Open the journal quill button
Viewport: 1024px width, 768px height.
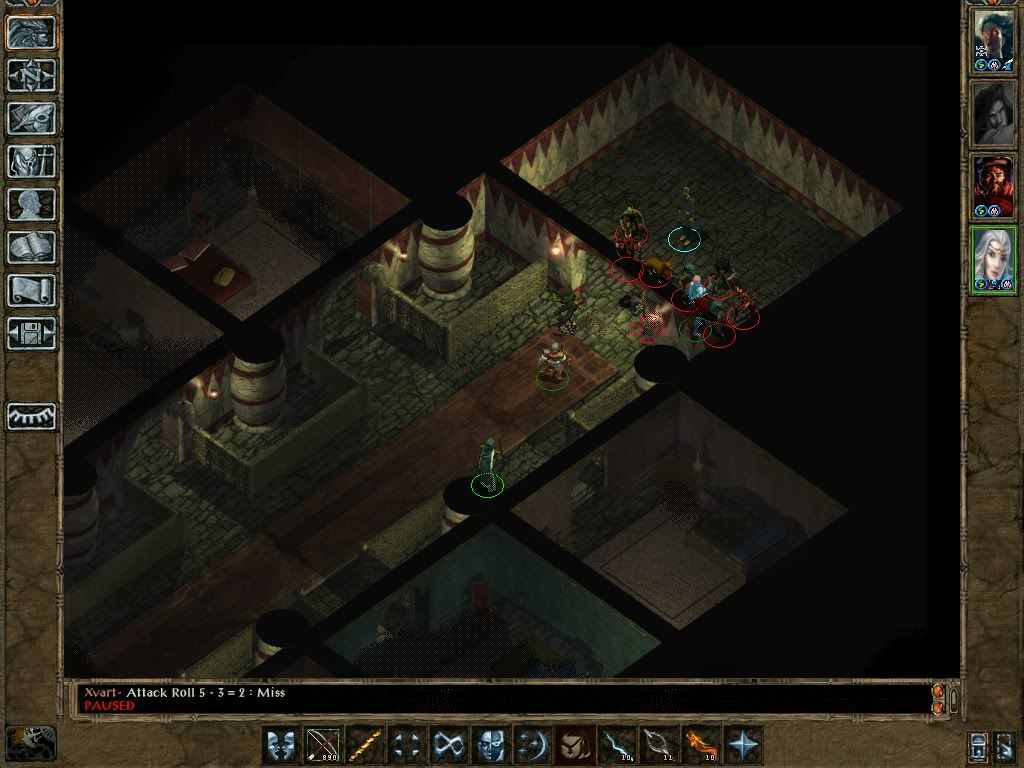click(31, 118)
